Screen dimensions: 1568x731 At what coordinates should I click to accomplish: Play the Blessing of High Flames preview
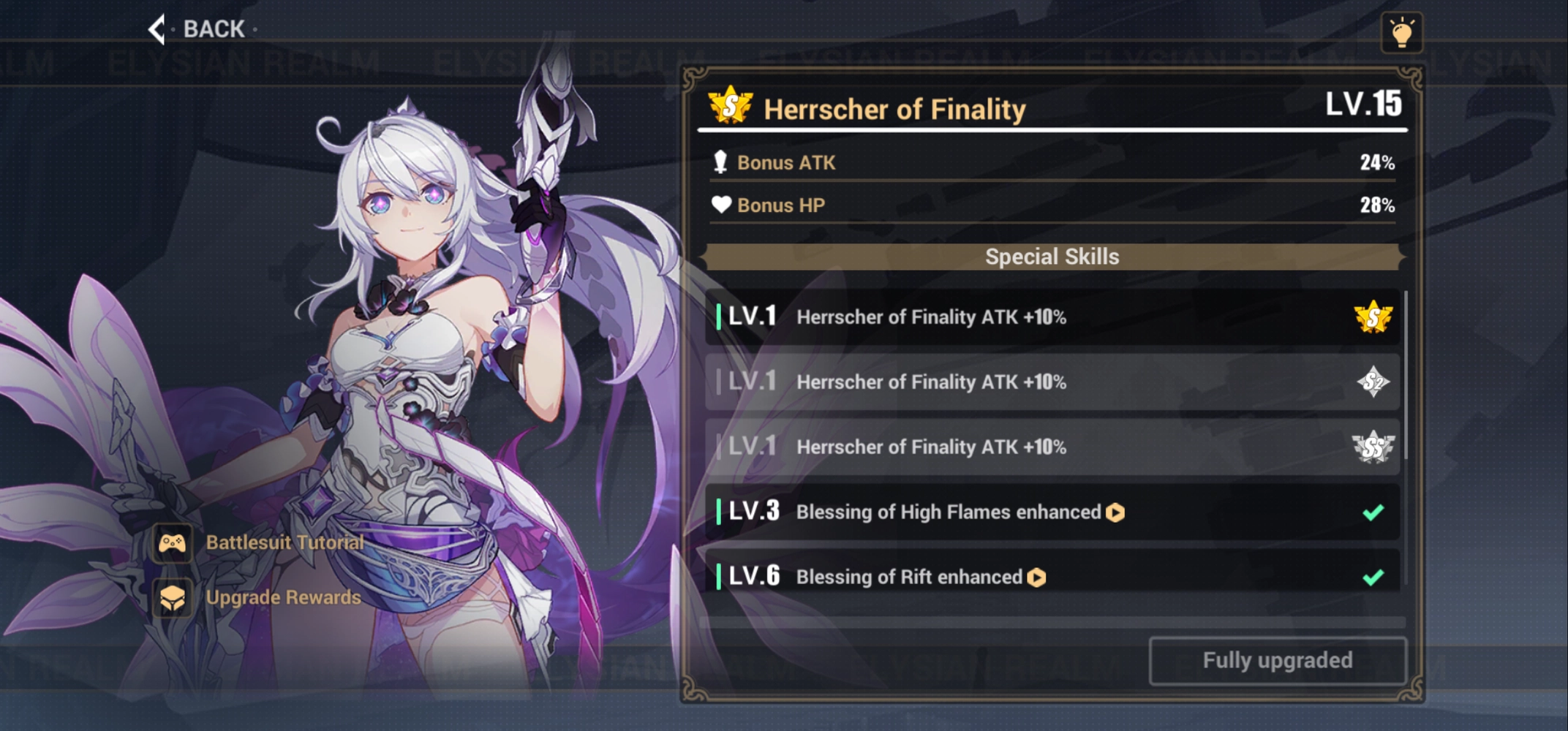pos(1115,512)
